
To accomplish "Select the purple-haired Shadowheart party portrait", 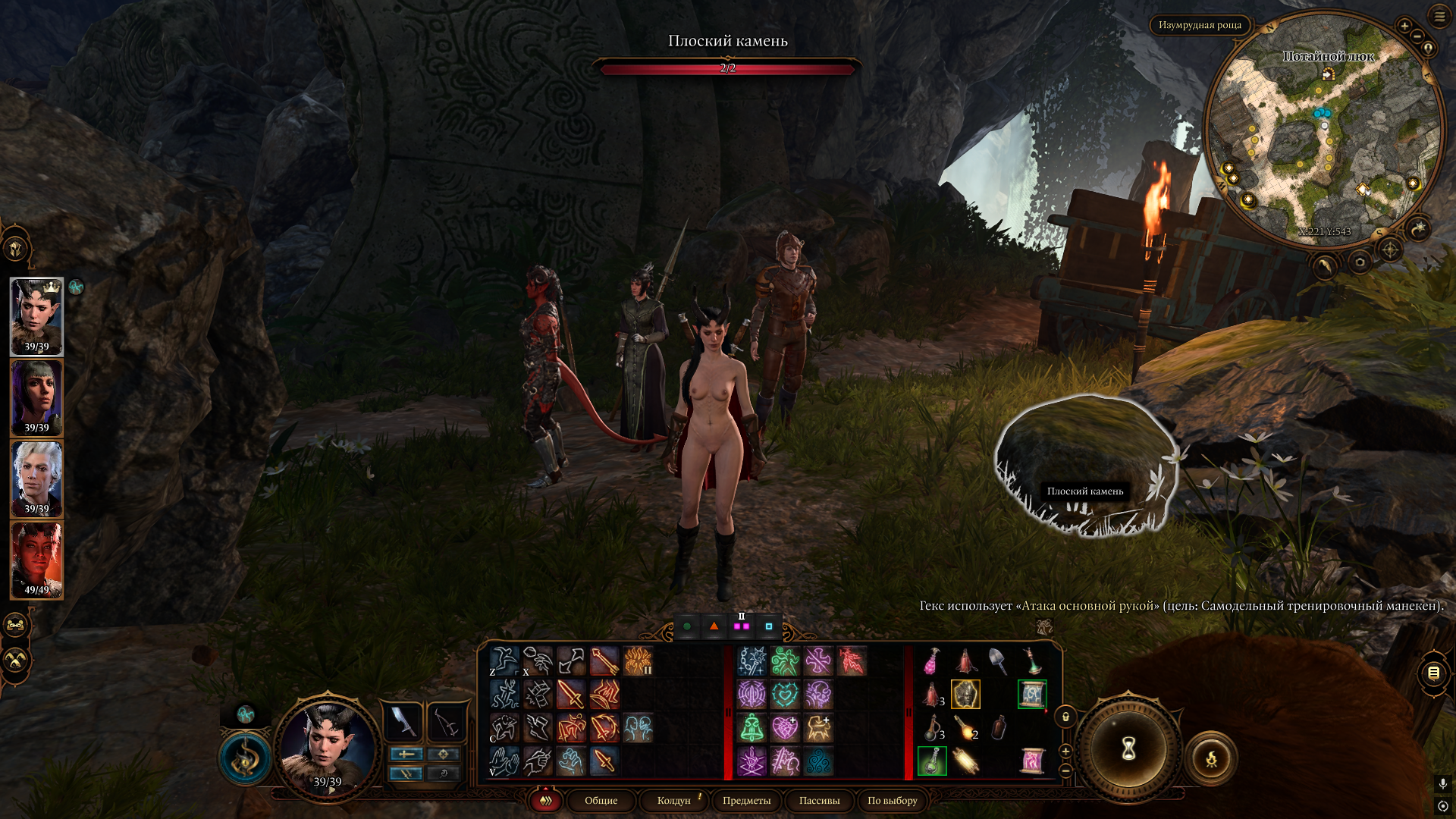I will tap(36, 397).
